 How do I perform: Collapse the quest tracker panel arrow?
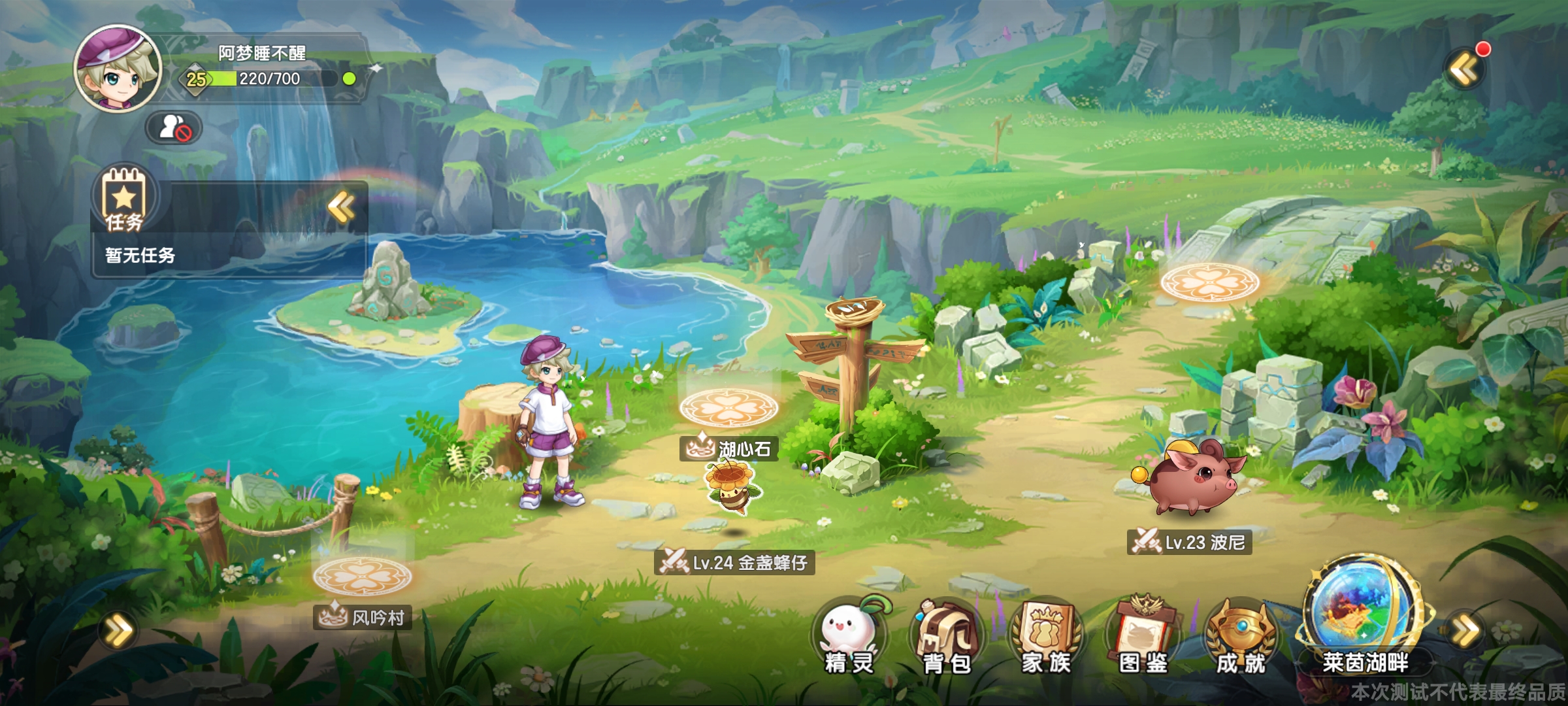coord(341,208)
